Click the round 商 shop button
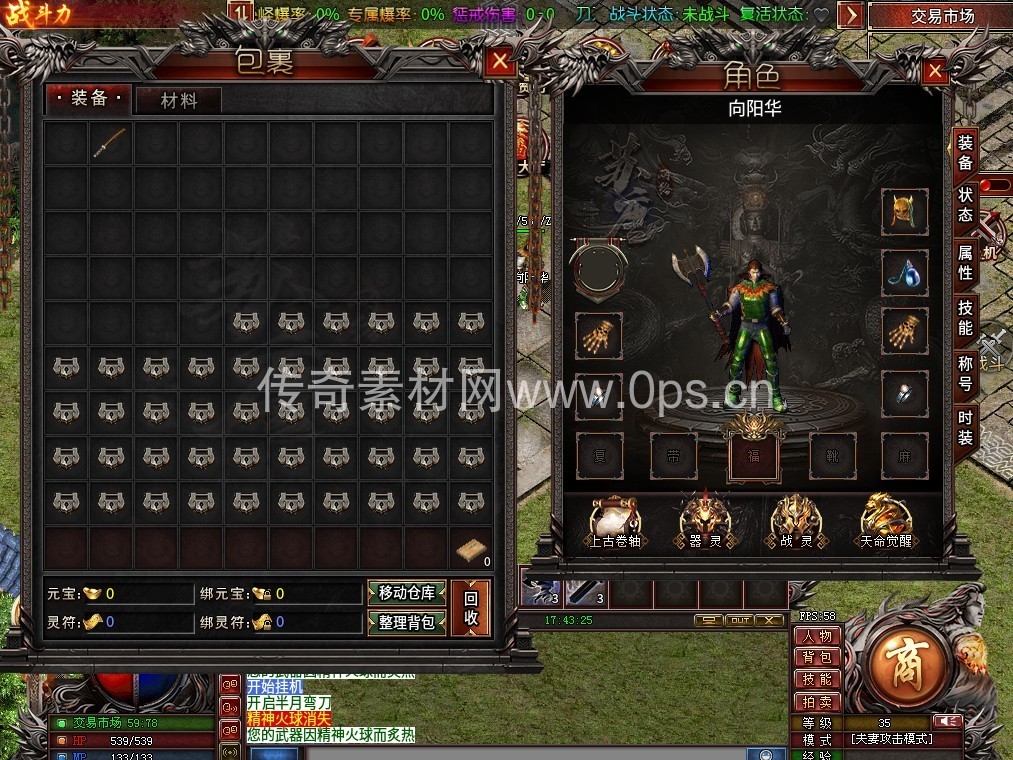The image size is (1013, 760). [909, 660]
